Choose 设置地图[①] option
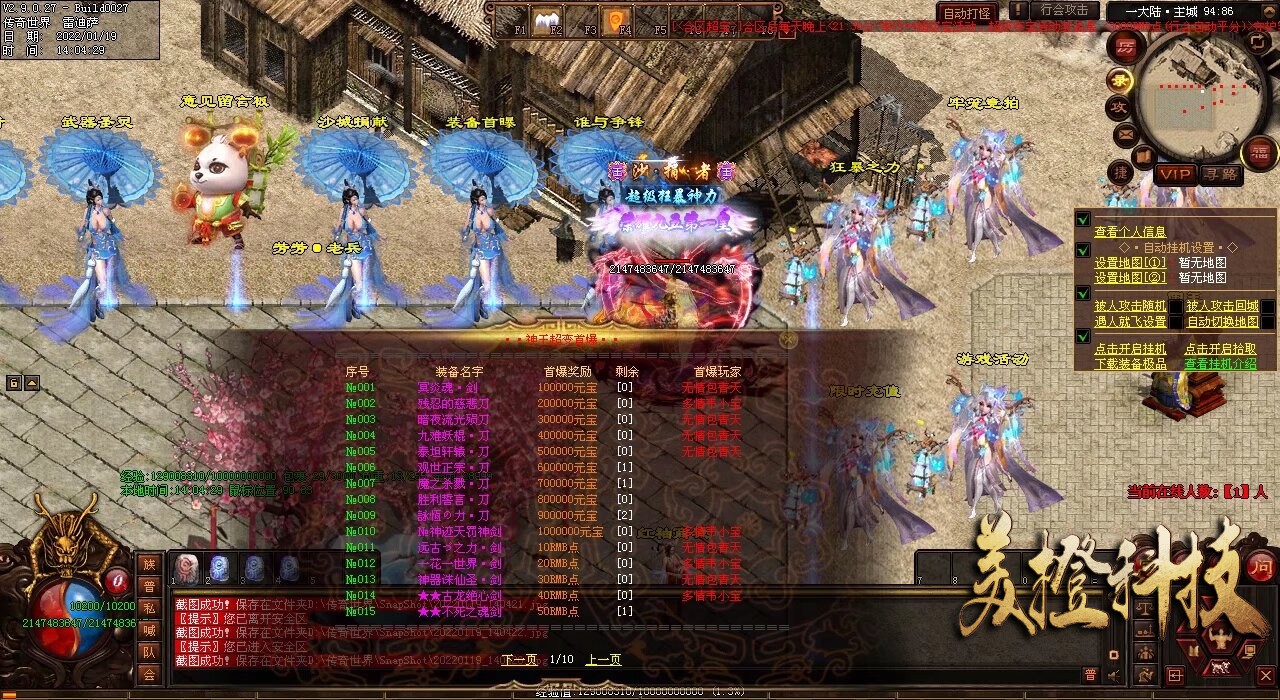 [1129, 263]
